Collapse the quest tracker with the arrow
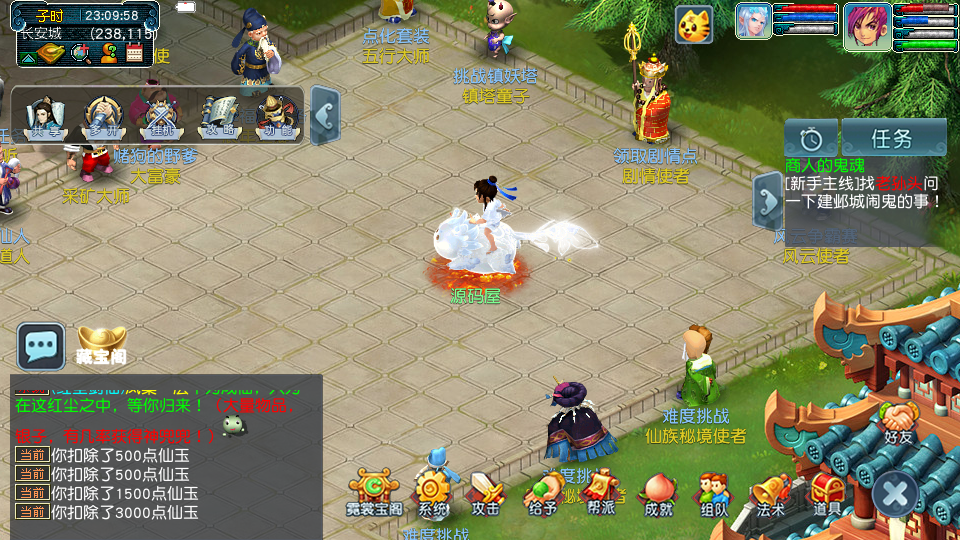 pyautogui.click(x=767, y=201)
